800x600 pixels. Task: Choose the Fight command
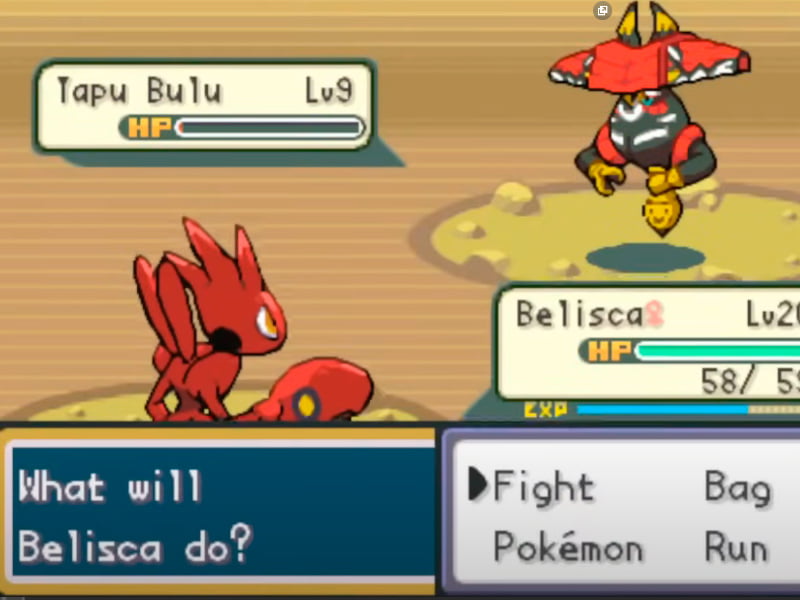coord(543,487)
